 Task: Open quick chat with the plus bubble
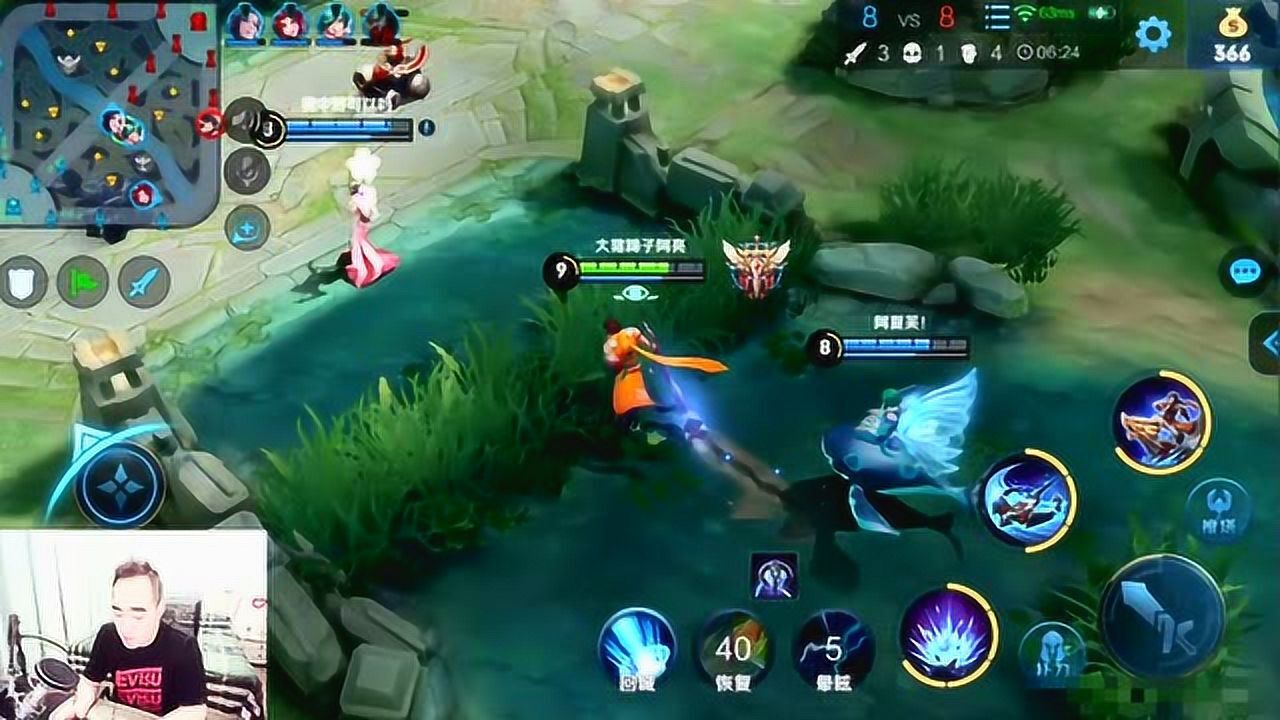[x=247, y=229]
